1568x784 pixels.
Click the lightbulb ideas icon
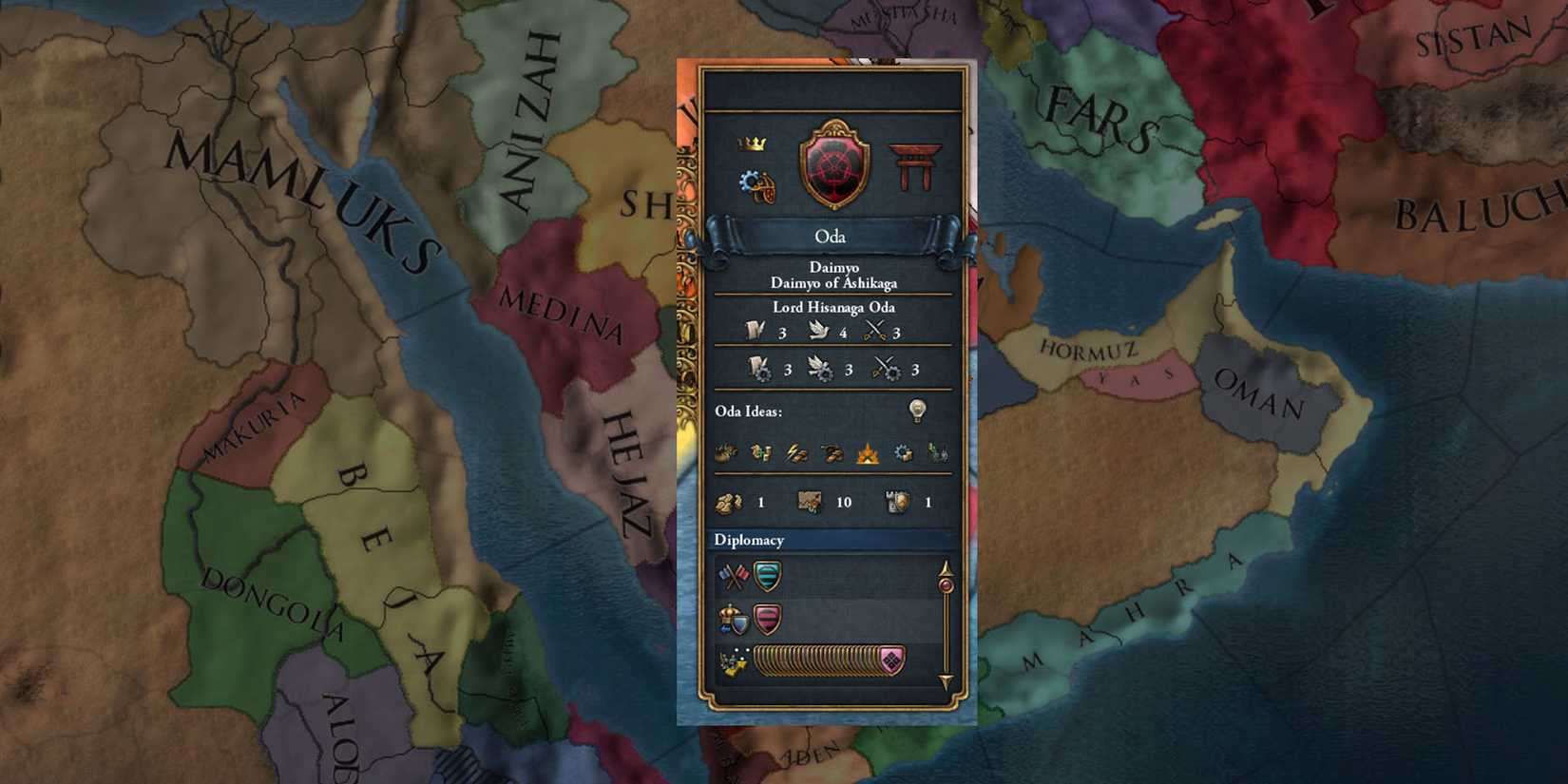[915, 410]
